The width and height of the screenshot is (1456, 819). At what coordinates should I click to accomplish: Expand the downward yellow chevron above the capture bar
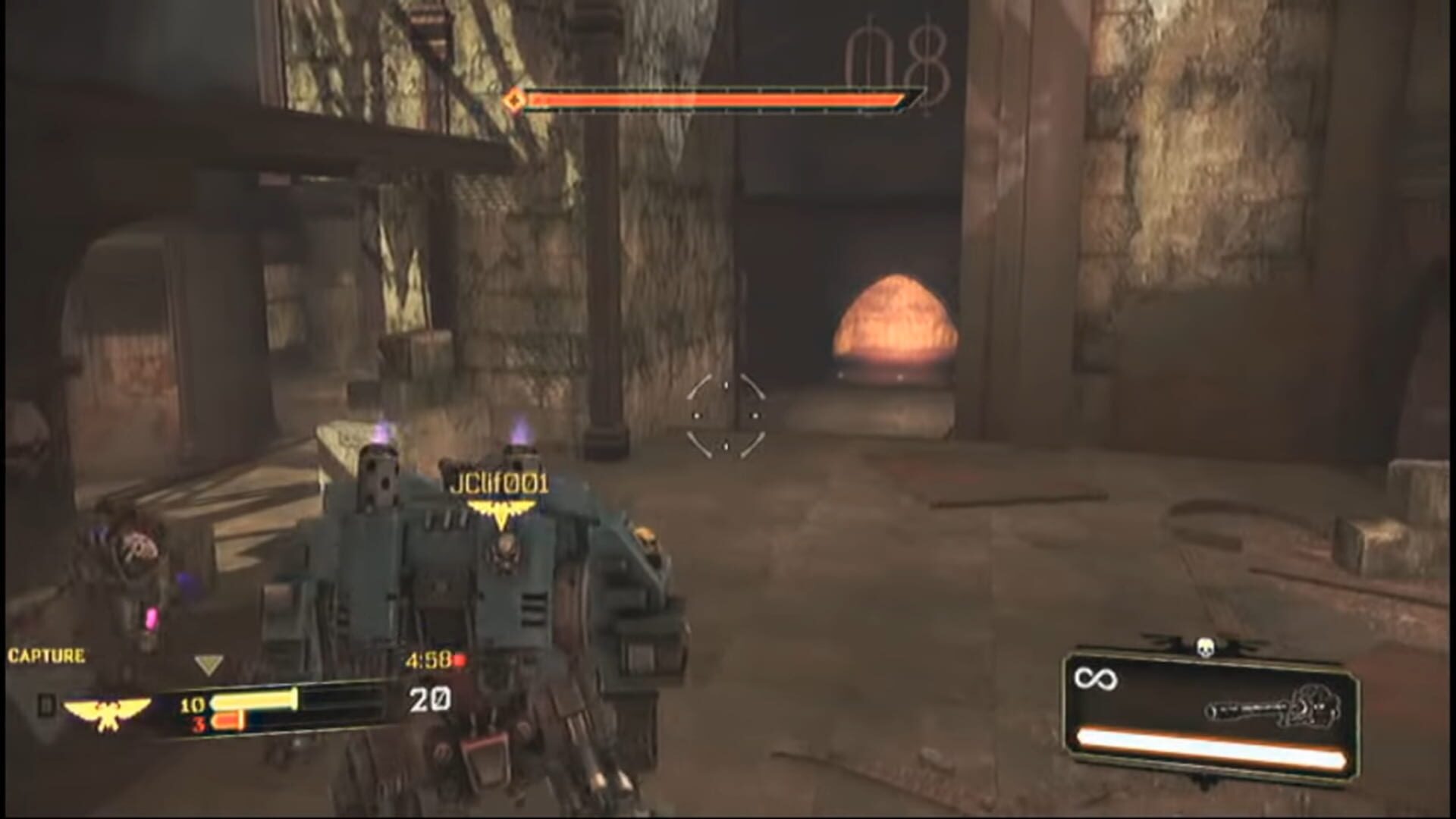coord(209,661)
